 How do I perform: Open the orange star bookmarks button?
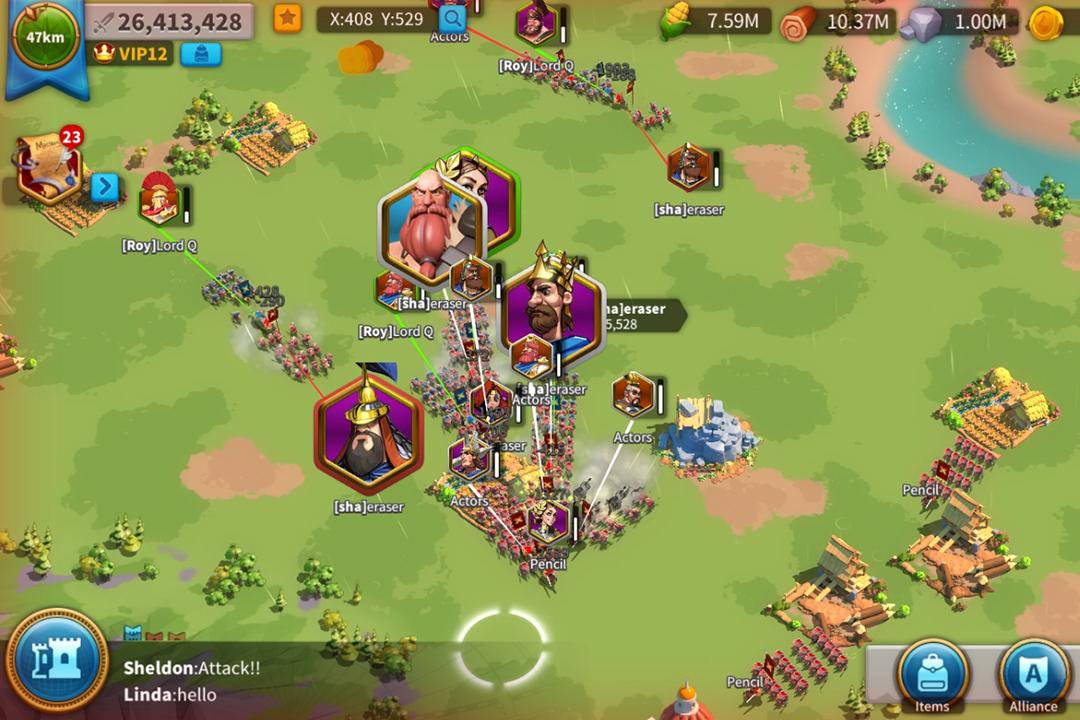click(x=288, y=19)
